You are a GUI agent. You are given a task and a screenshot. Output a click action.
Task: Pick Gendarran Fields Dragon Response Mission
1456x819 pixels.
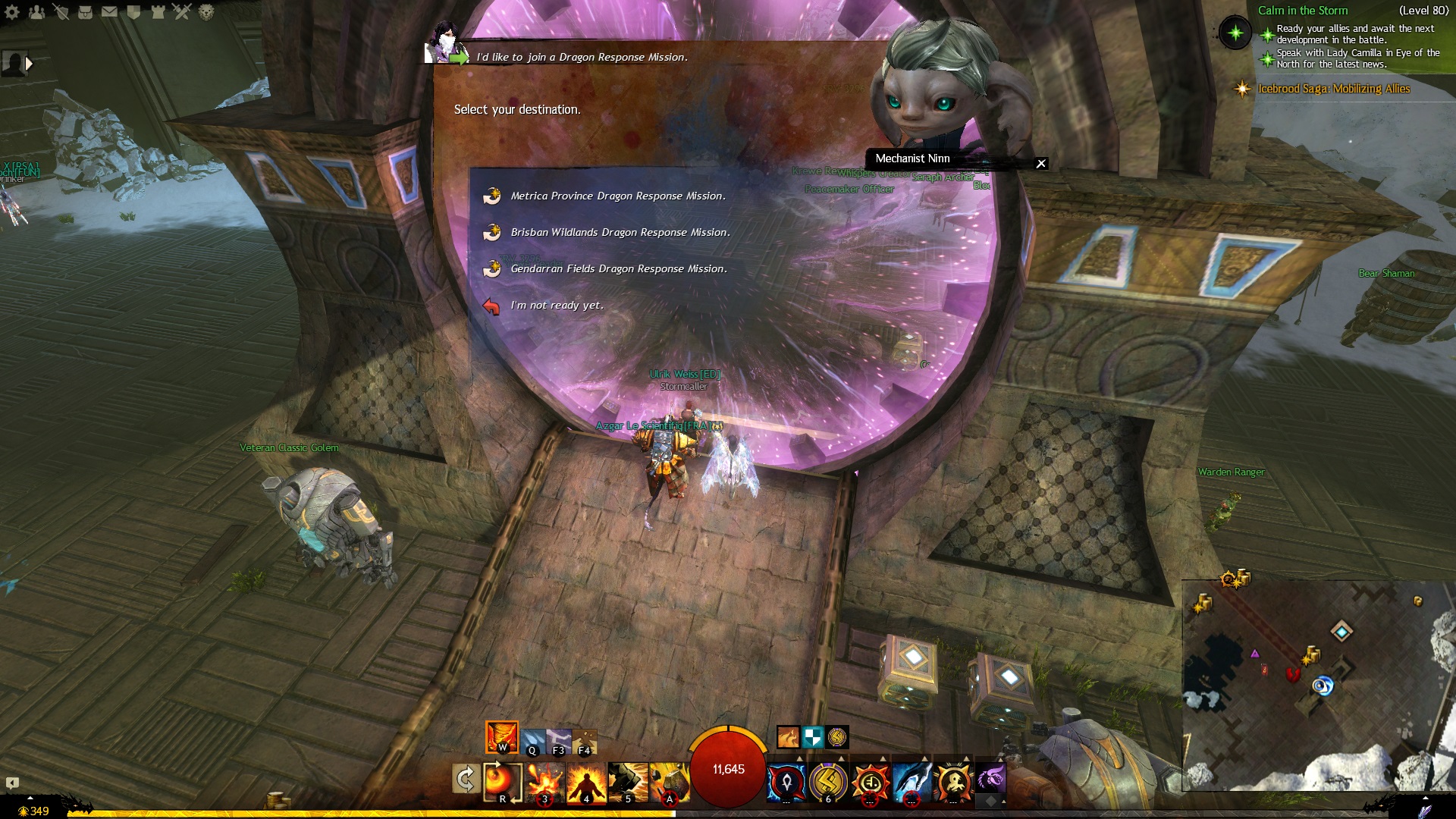click(618, 269)
